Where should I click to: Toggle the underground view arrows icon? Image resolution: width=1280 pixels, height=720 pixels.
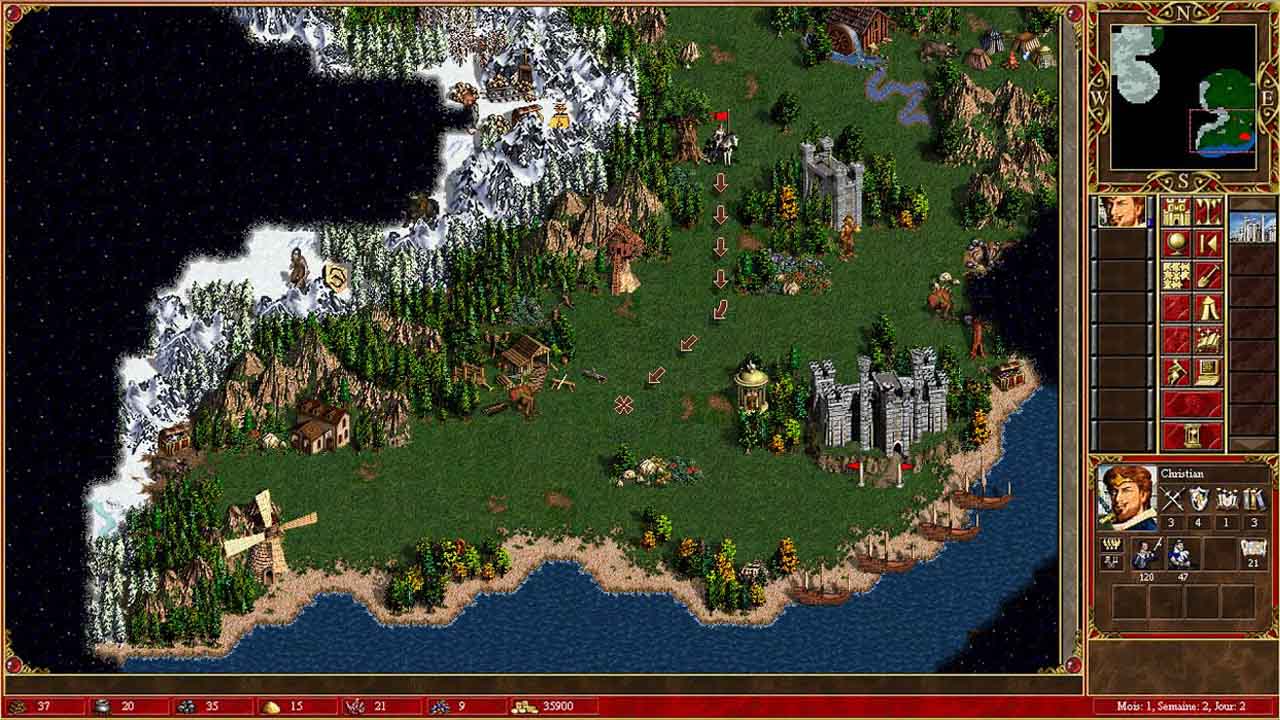(x=1207, y=212)
